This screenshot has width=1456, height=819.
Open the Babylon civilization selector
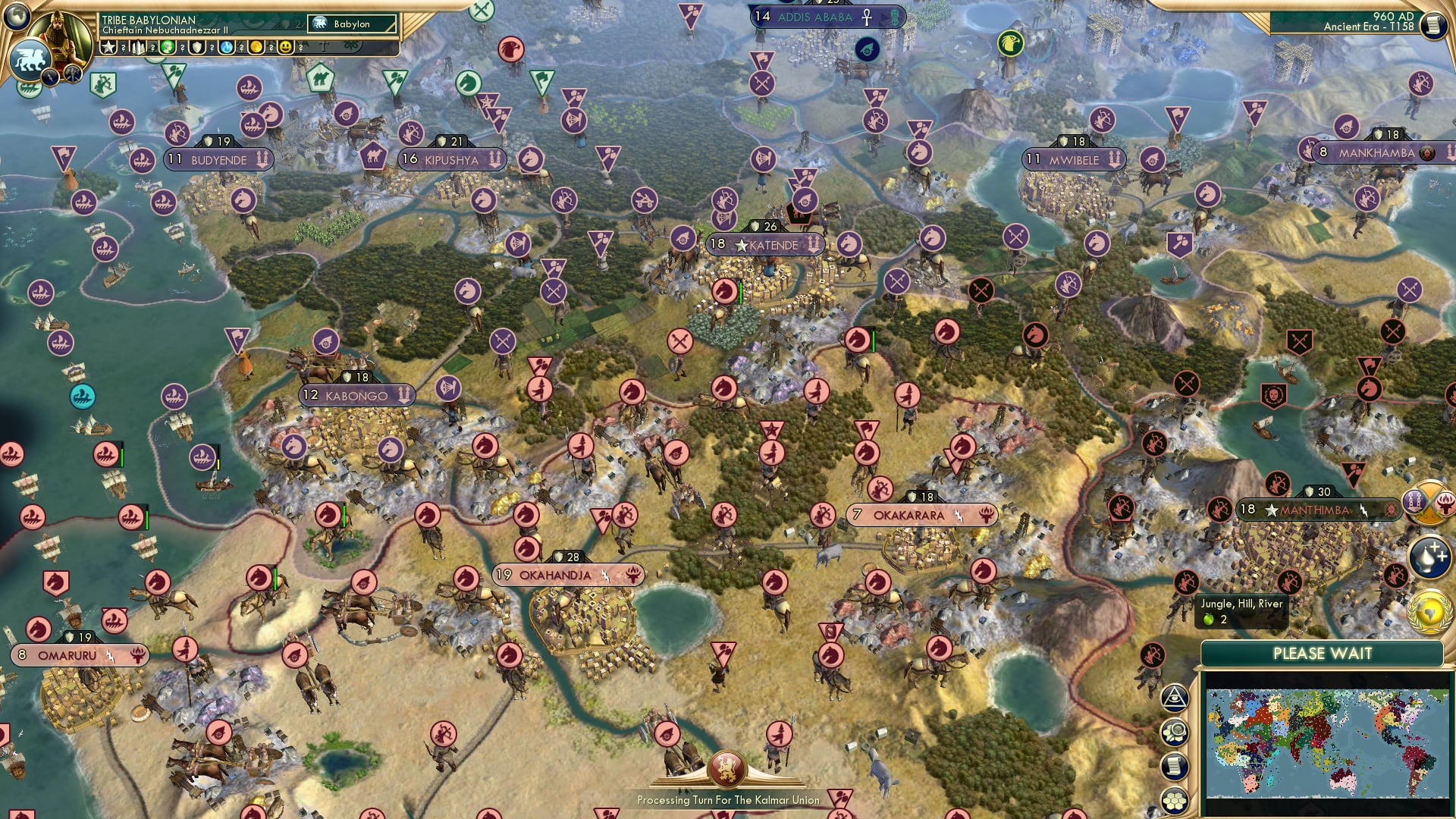click(x=353, y=24)
